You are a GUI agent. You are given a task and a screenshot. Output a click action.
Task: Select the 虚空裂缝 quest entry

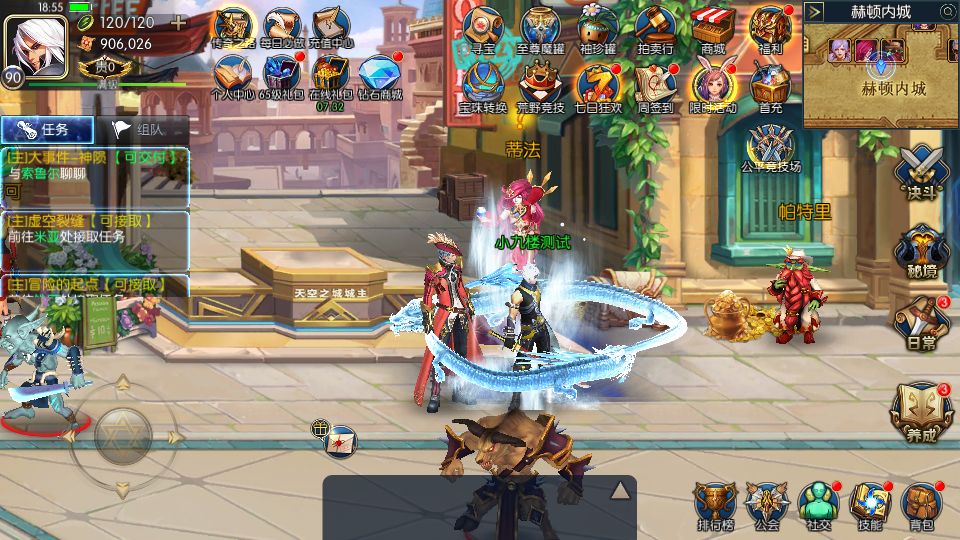(x=96, y=228)
